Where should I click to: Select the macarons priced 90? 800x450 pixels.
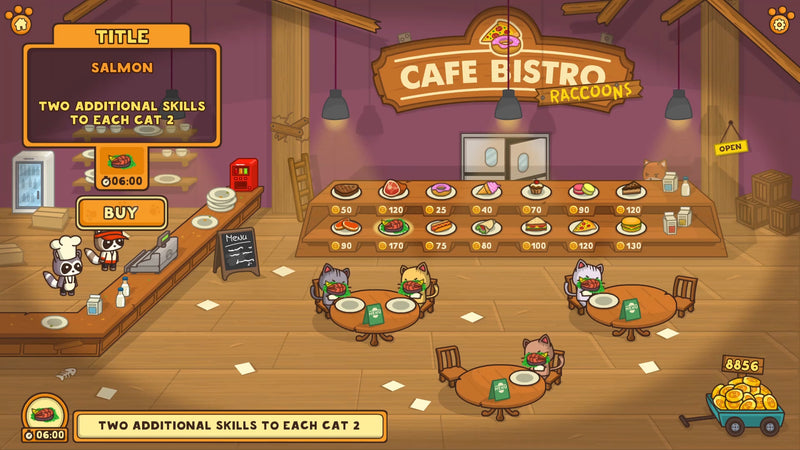click(x=583, y=190)
